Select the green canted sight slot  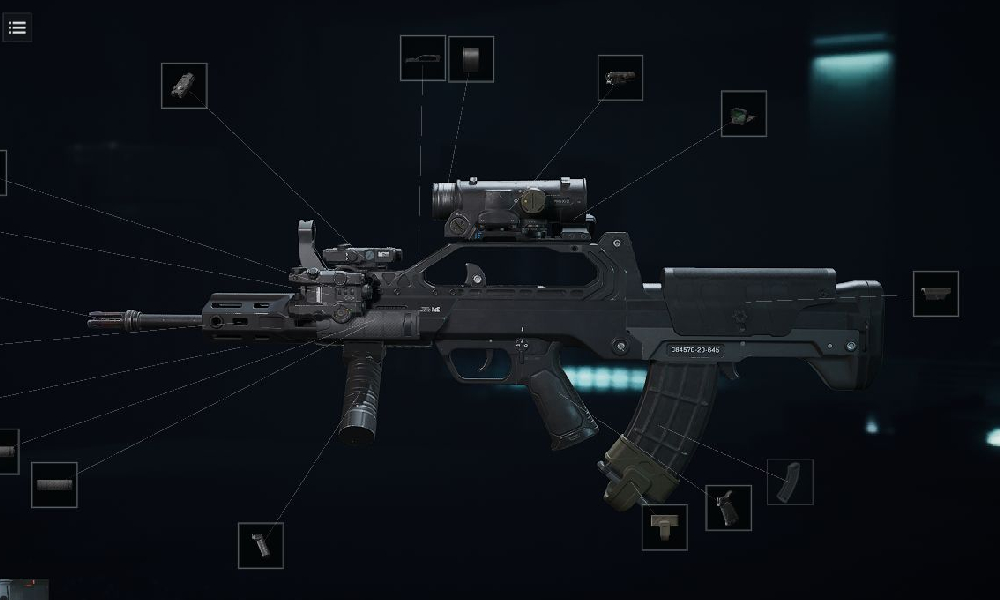[x=743, y=114]
